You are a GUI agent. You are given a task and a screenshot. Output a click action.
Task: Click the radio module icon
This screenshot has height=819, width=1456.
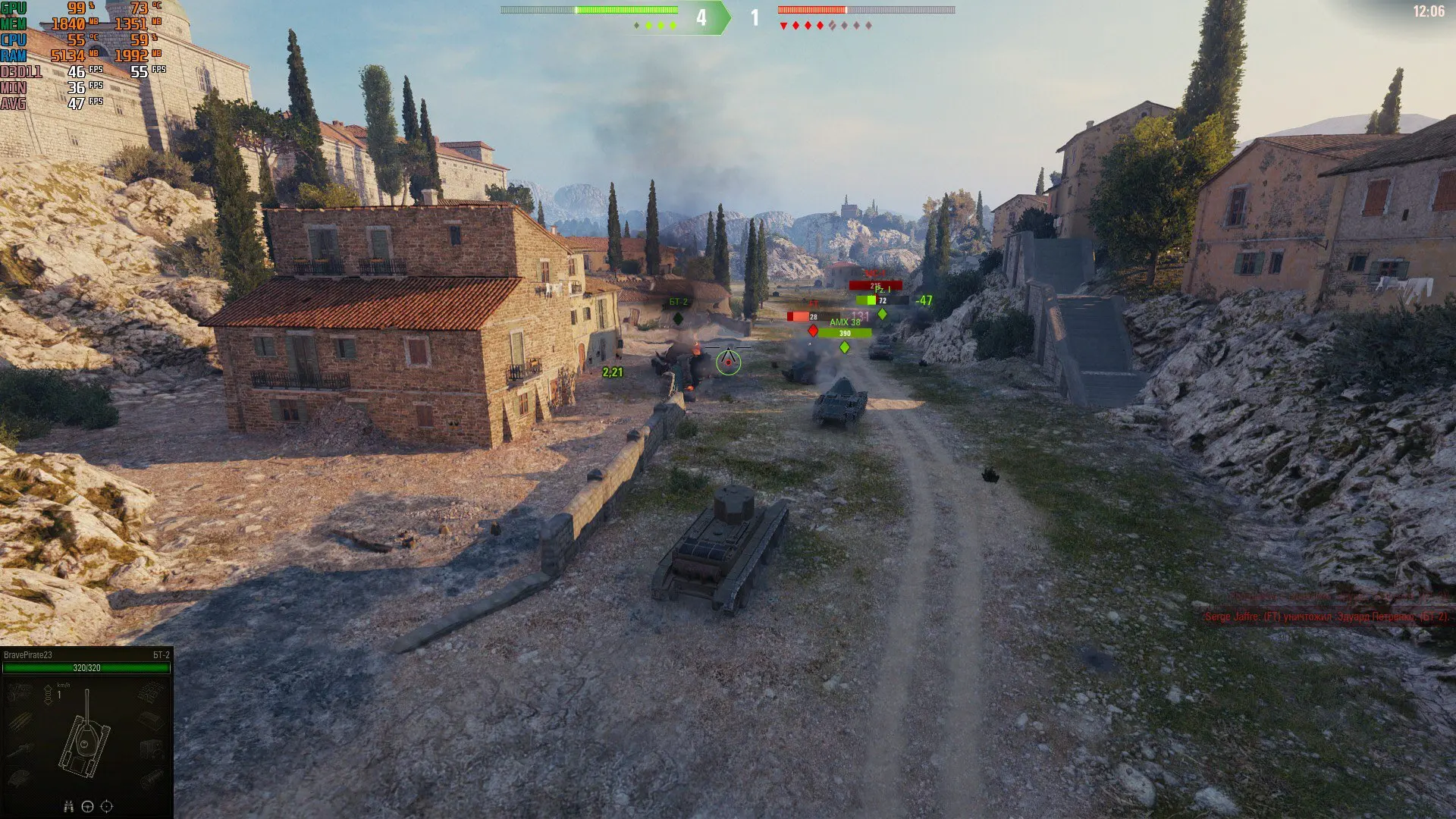pos(152,749)
